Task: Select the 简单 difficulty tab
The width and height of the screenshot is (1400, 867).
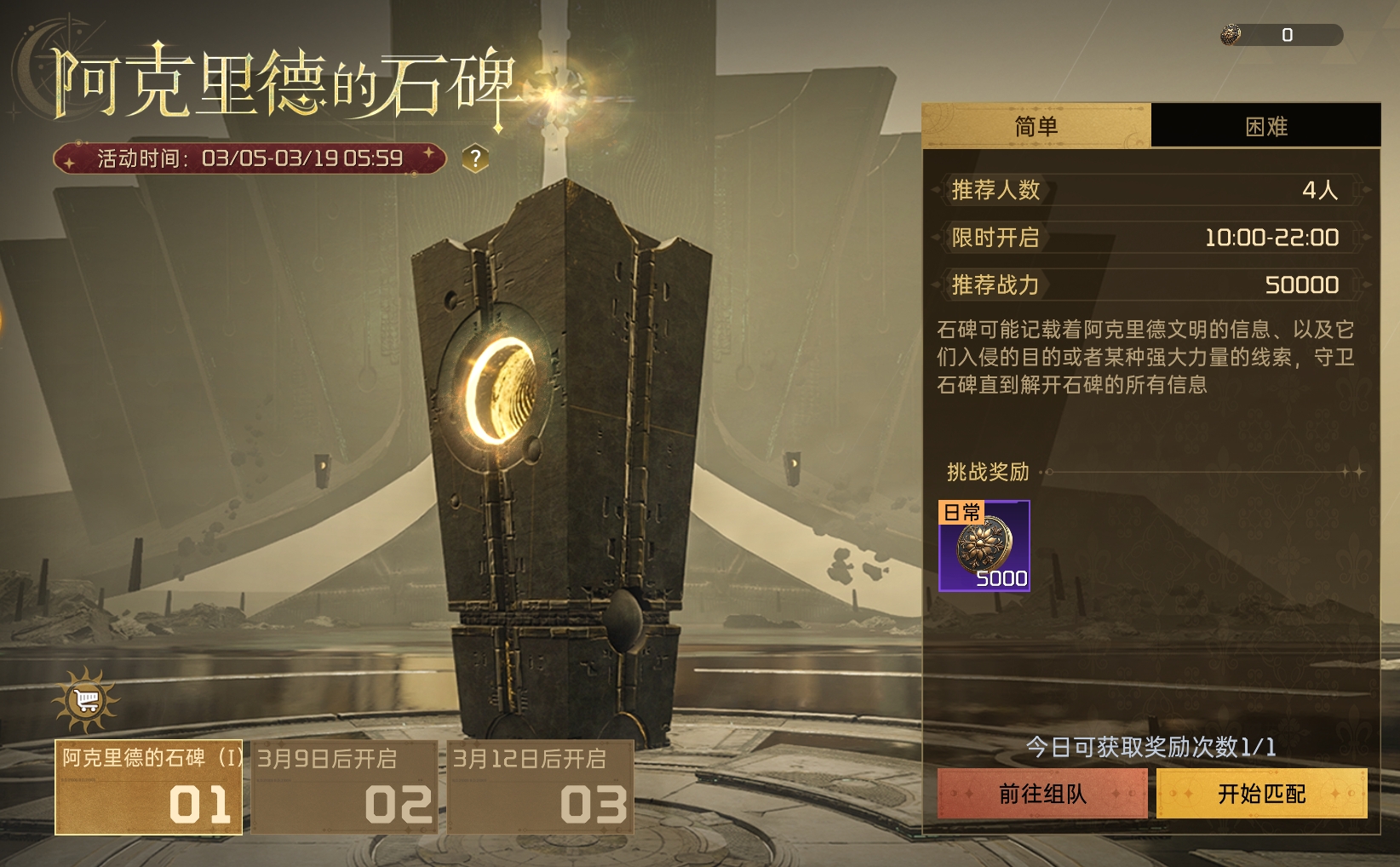Action: pos(1037,125)
